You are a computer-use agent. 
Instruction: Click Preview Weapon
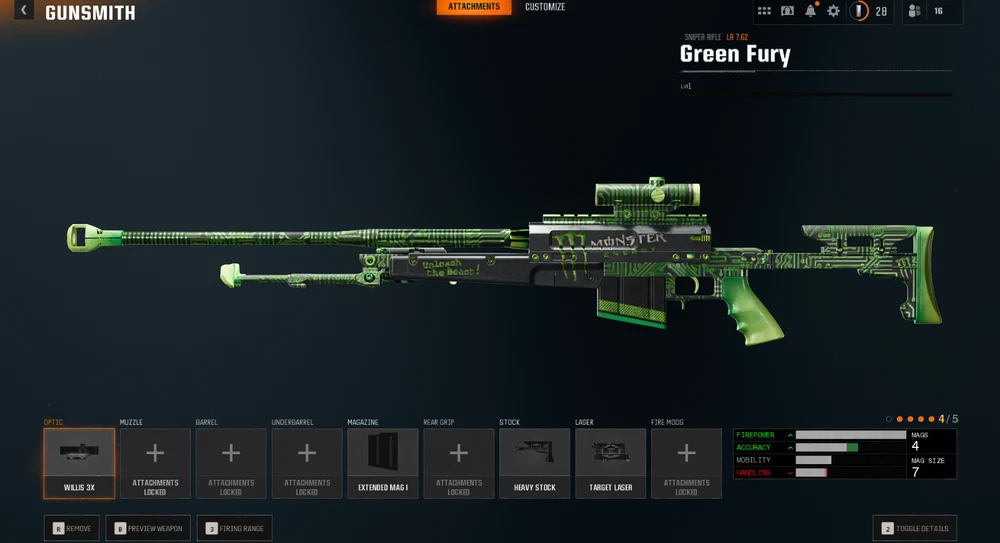(x=148, y=528)
